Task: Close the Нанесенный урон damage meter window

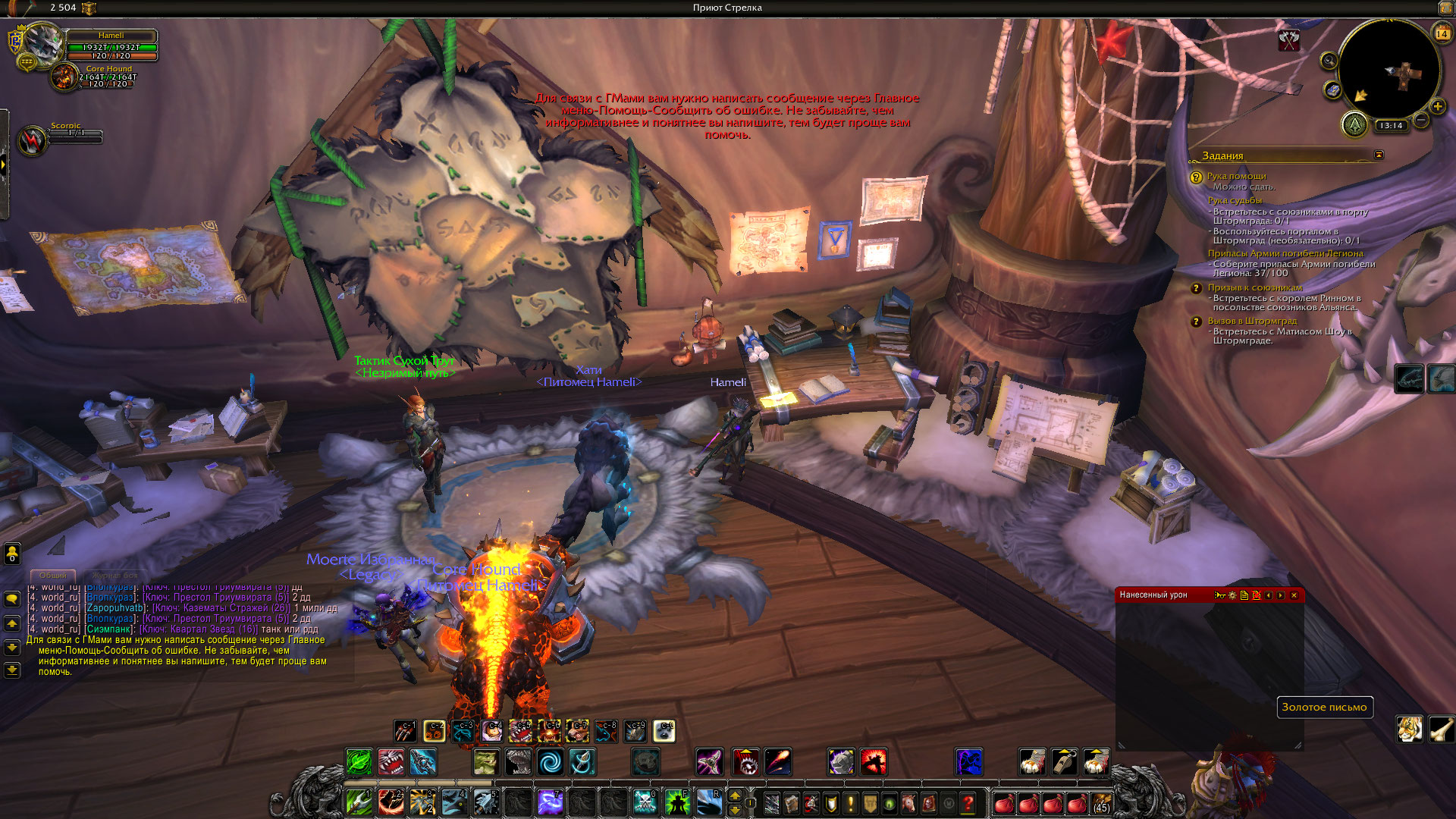Action: (x=1294, y=595)
